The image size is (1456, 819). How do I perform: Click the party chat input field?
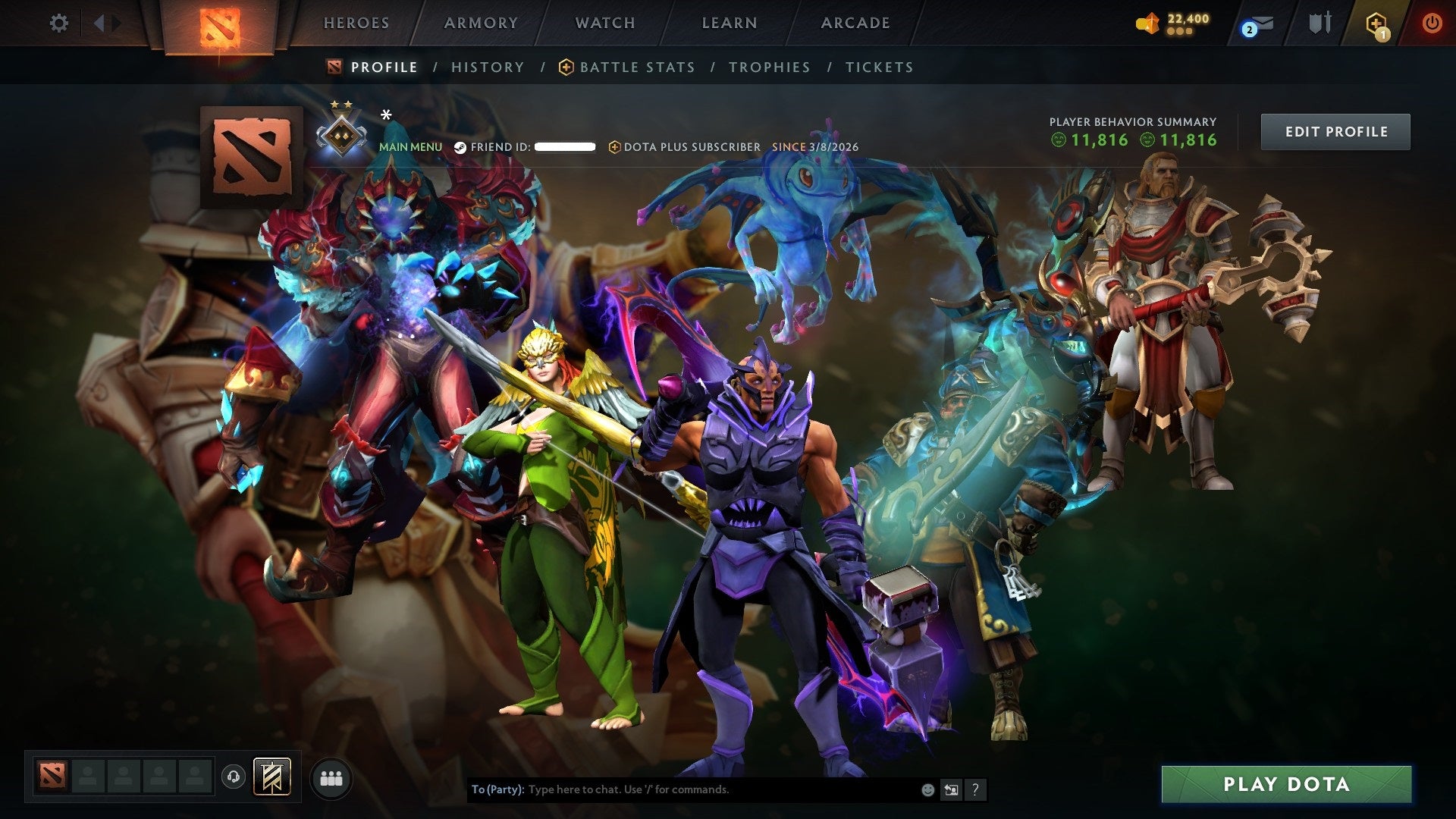click(x=682, y=789)
